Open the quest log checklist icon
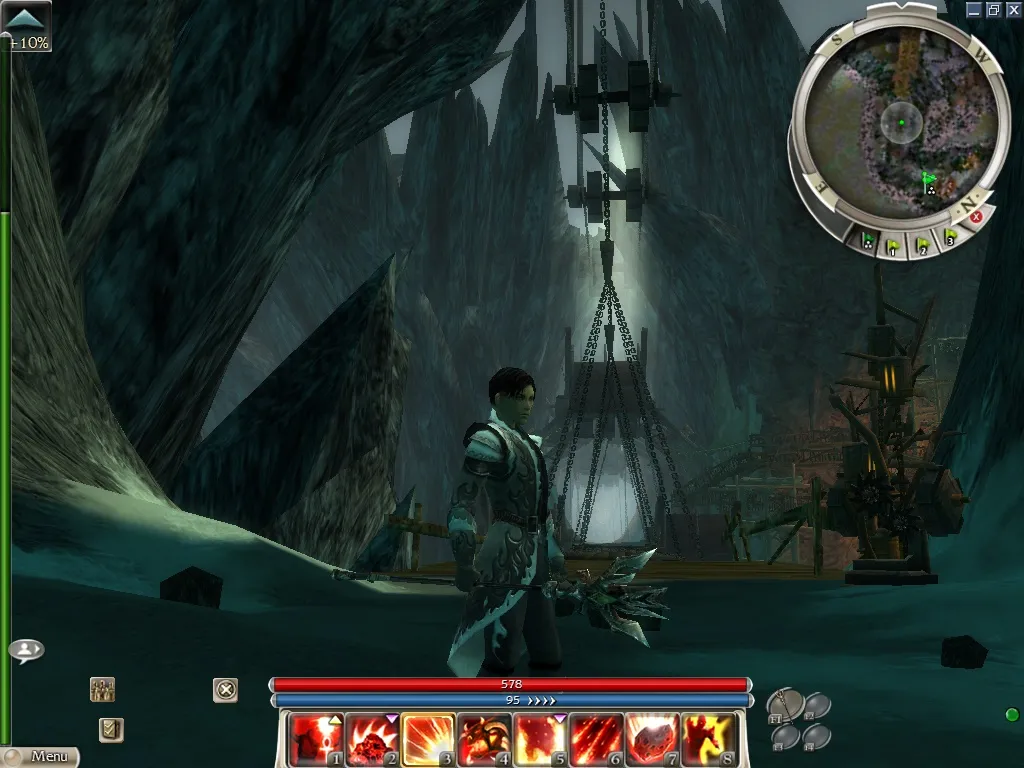The image size is (1024, 768). tap(111, 730)
